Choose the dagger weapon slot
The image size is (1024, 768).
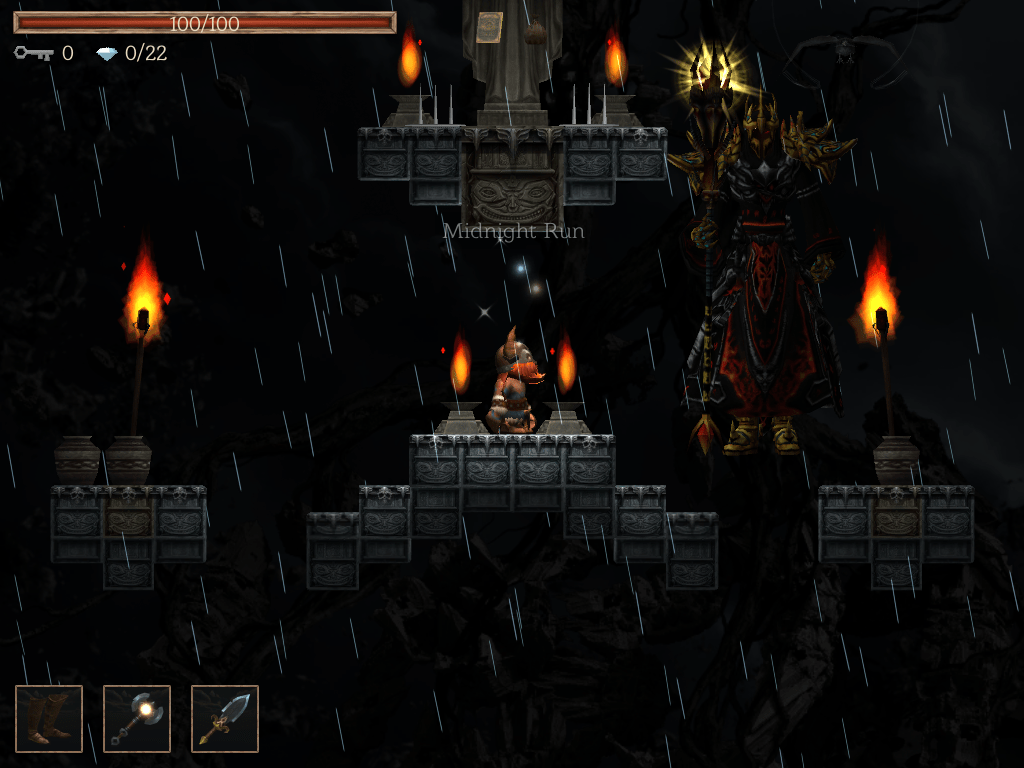[225, 718]
